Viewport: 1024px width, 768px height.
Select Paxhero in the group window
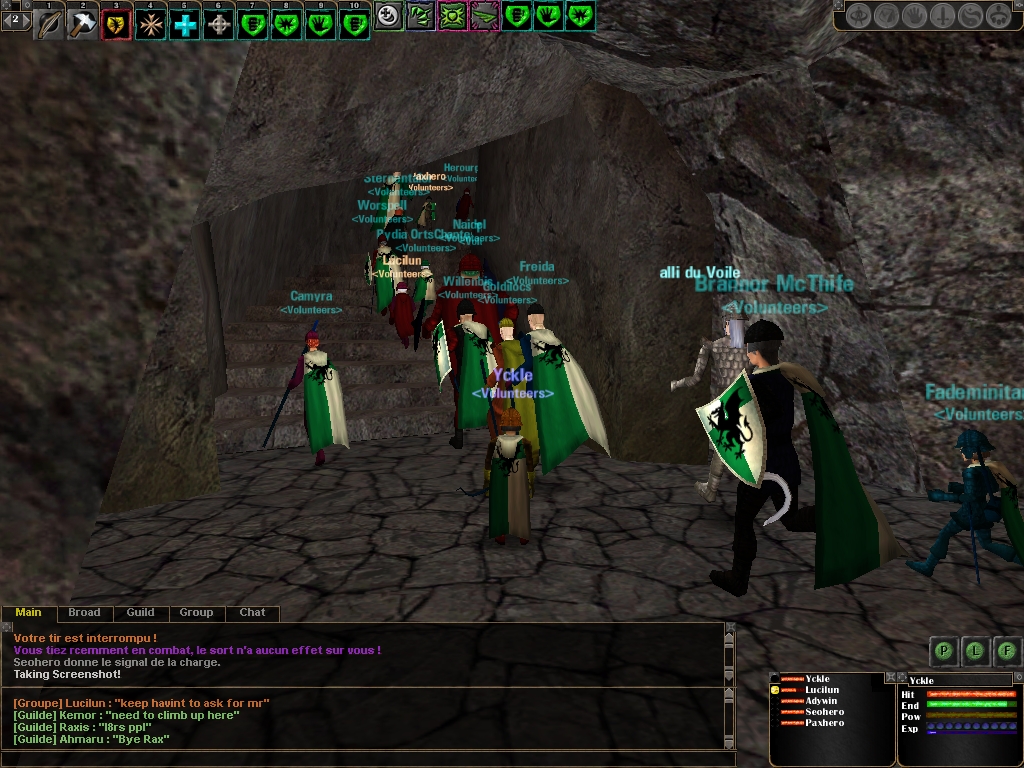point(824,723)
